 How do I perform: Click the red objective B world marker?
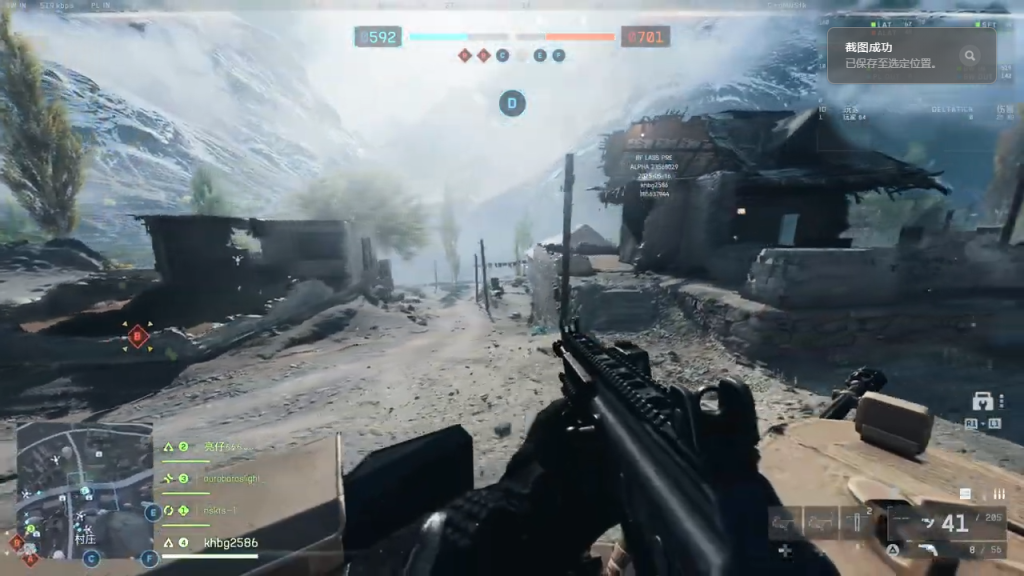138,336
